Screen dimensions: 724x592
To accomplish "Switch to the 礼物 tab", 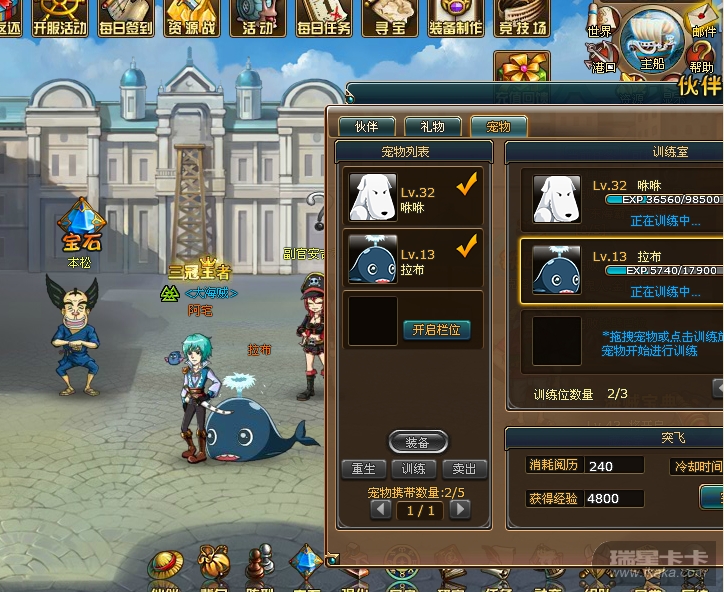I will pos(432,127).
